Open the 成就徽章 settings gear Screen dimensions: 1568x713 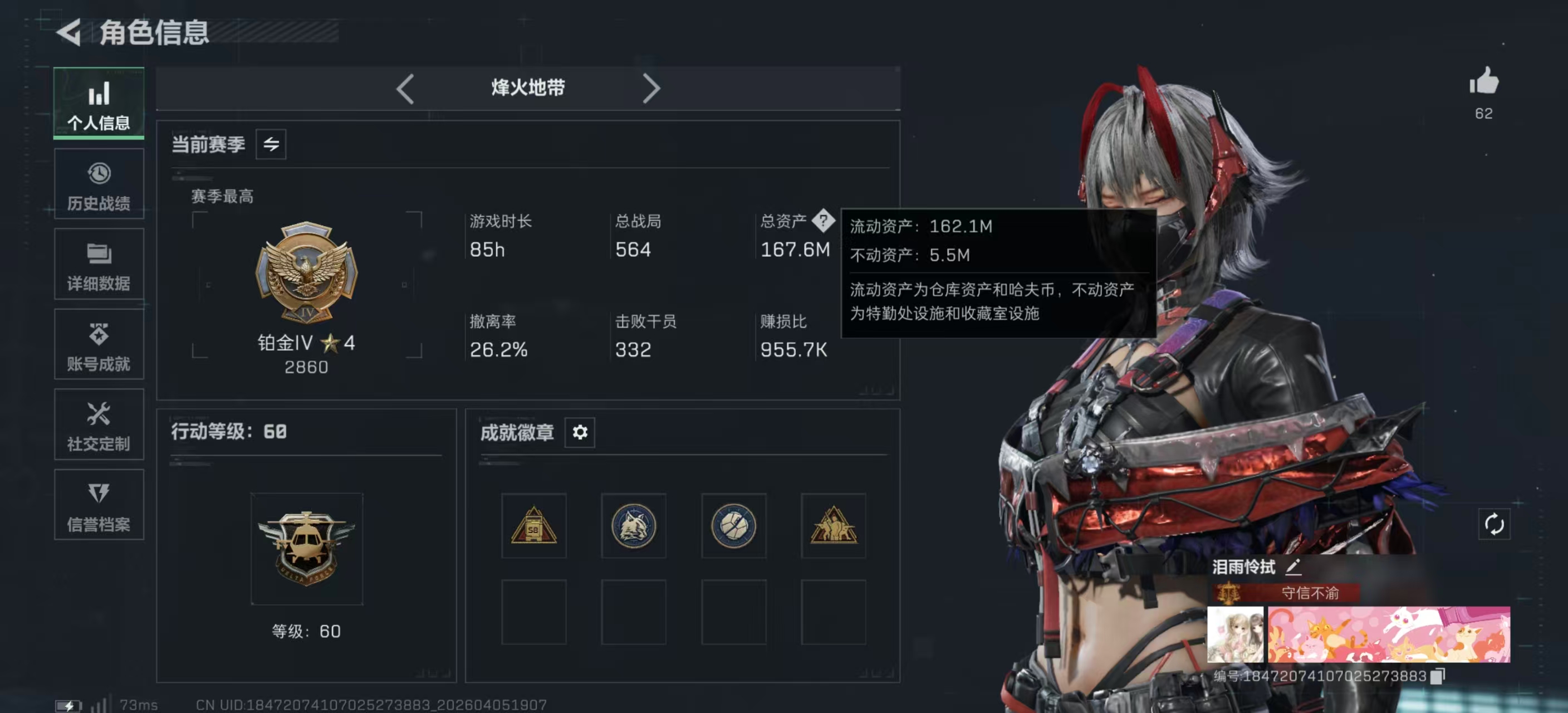click(580, 433)
